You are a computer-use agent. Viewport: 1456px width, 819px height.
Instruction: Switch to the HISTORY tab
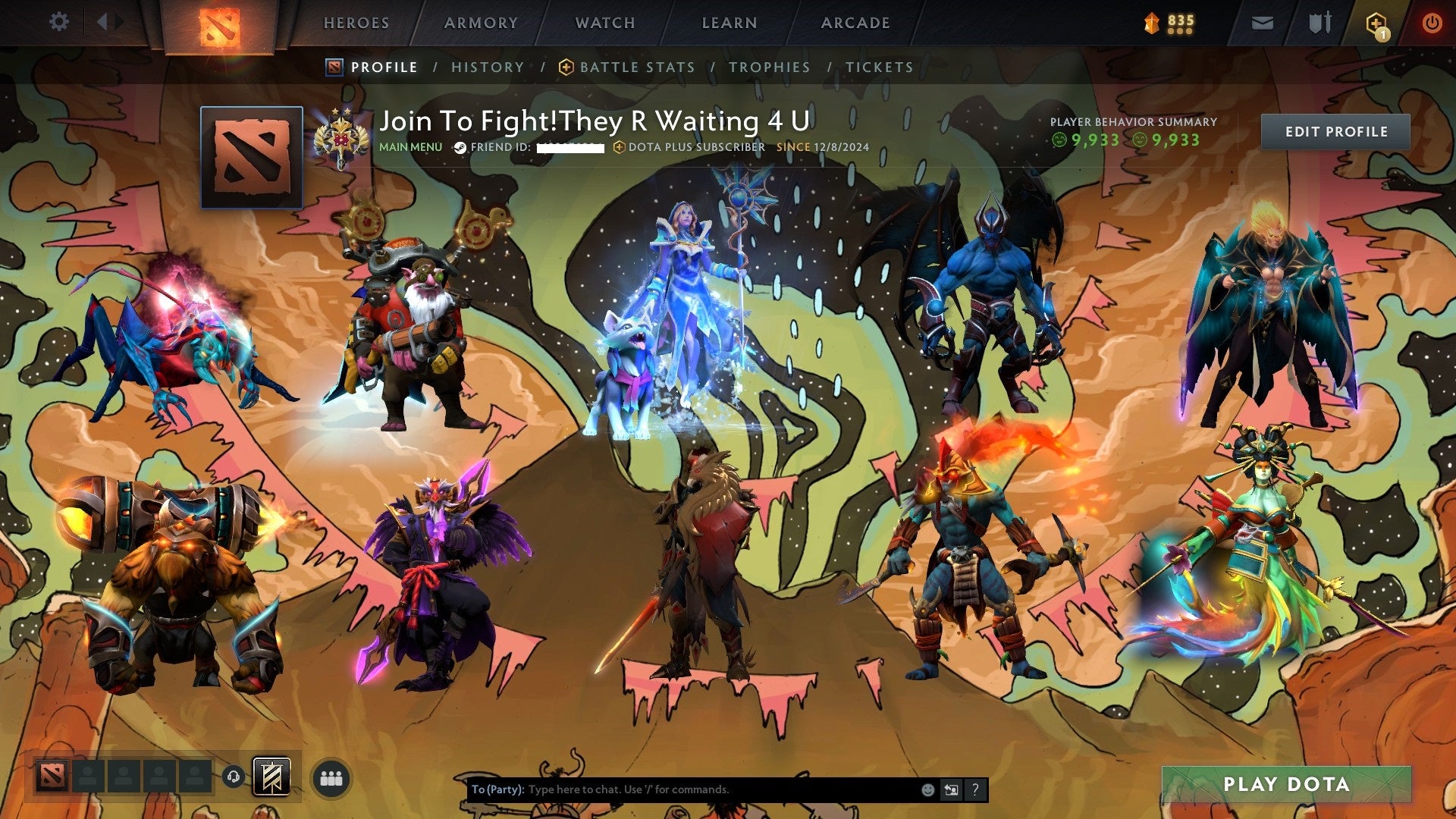pos(487,67)
